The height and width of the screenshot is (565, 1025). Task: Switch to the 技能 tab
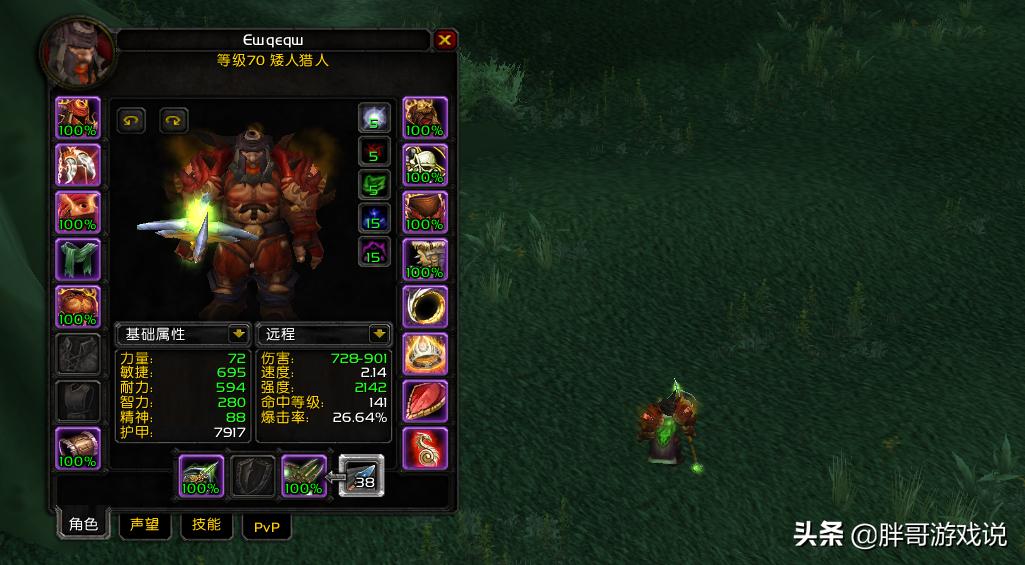(x=206, y=525)
